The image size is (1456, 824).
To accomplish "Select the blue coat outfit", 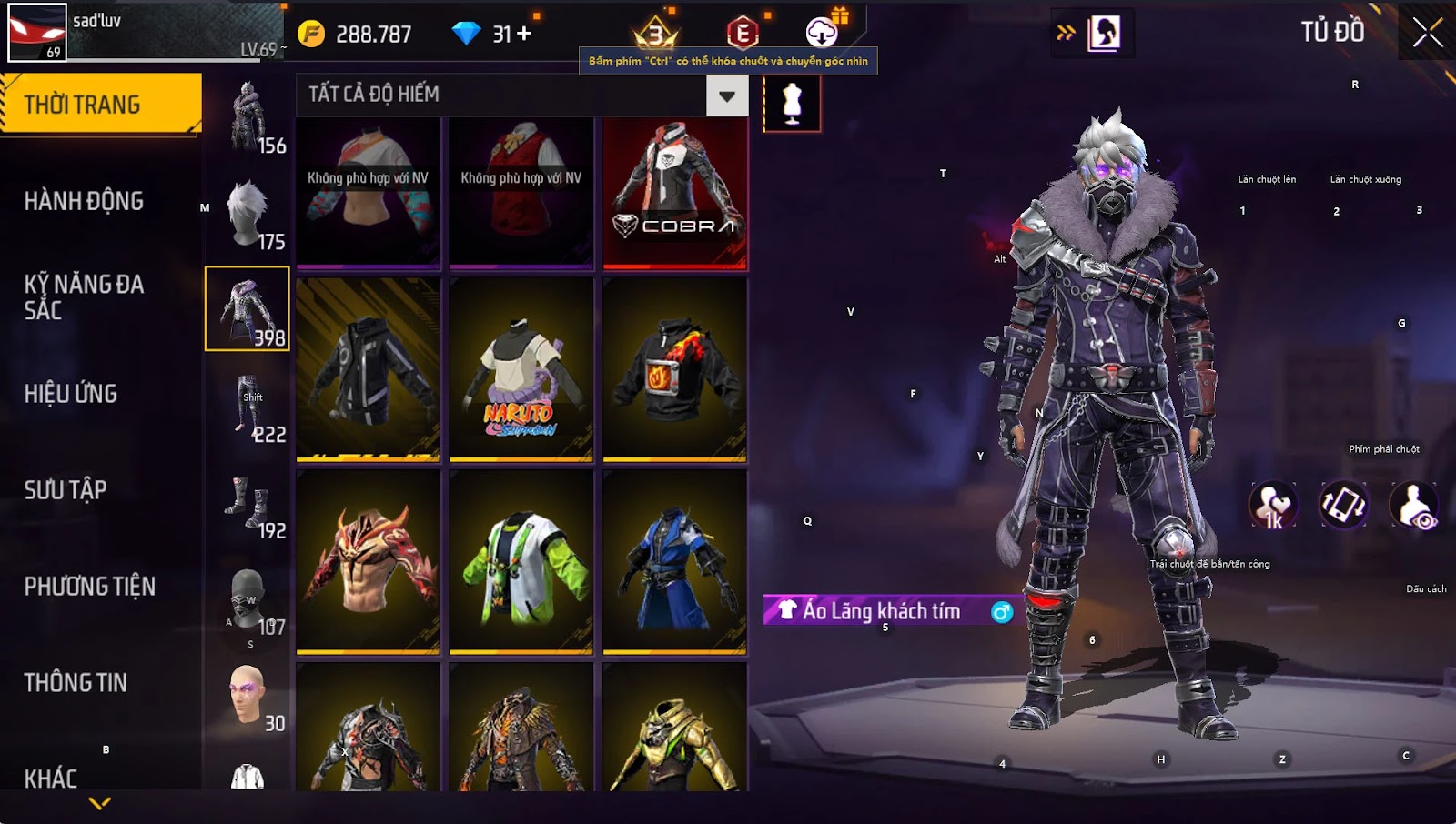I will [x=674, y=561].
